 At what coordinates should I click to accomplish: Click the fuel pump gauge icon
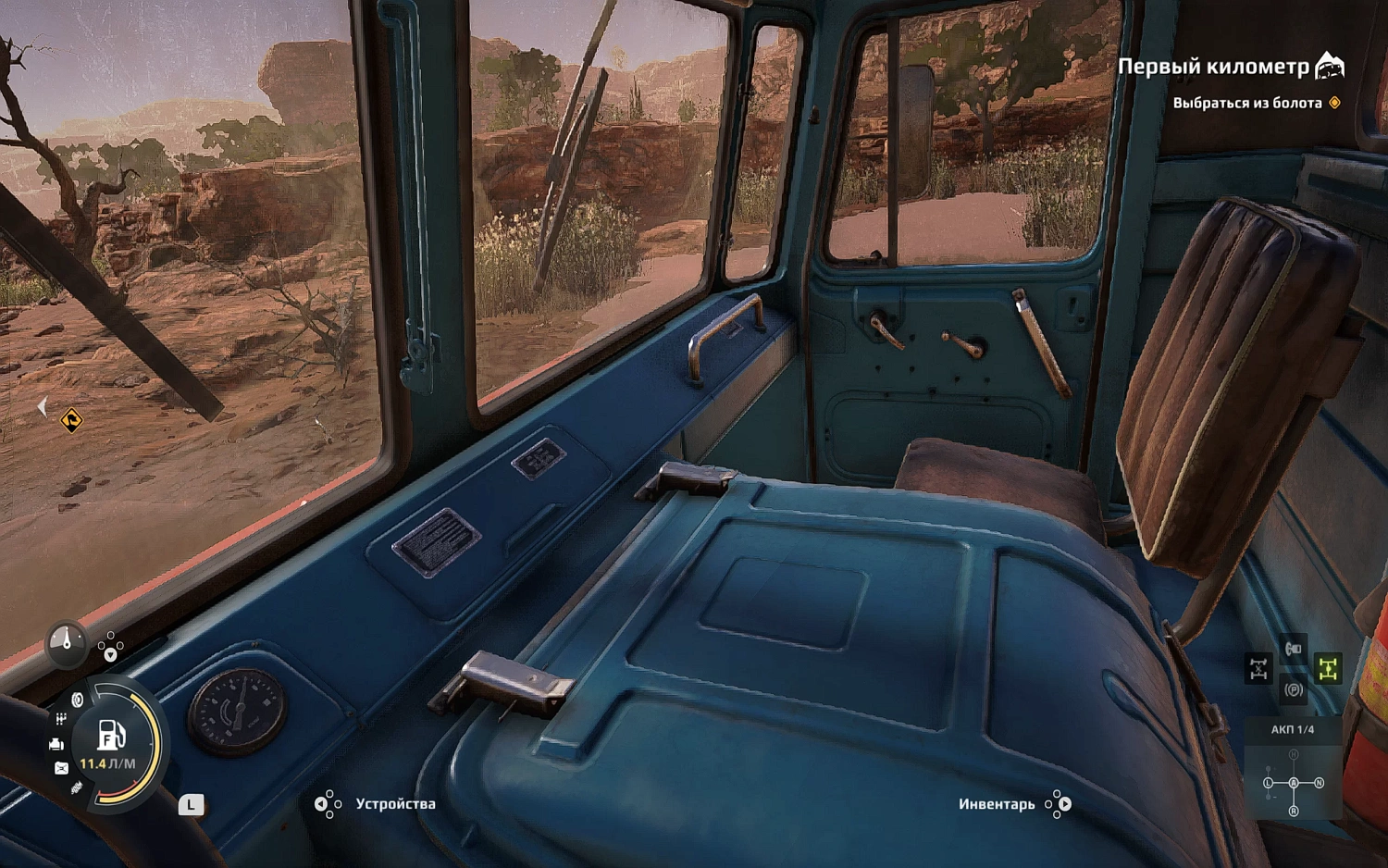point(111,735)
